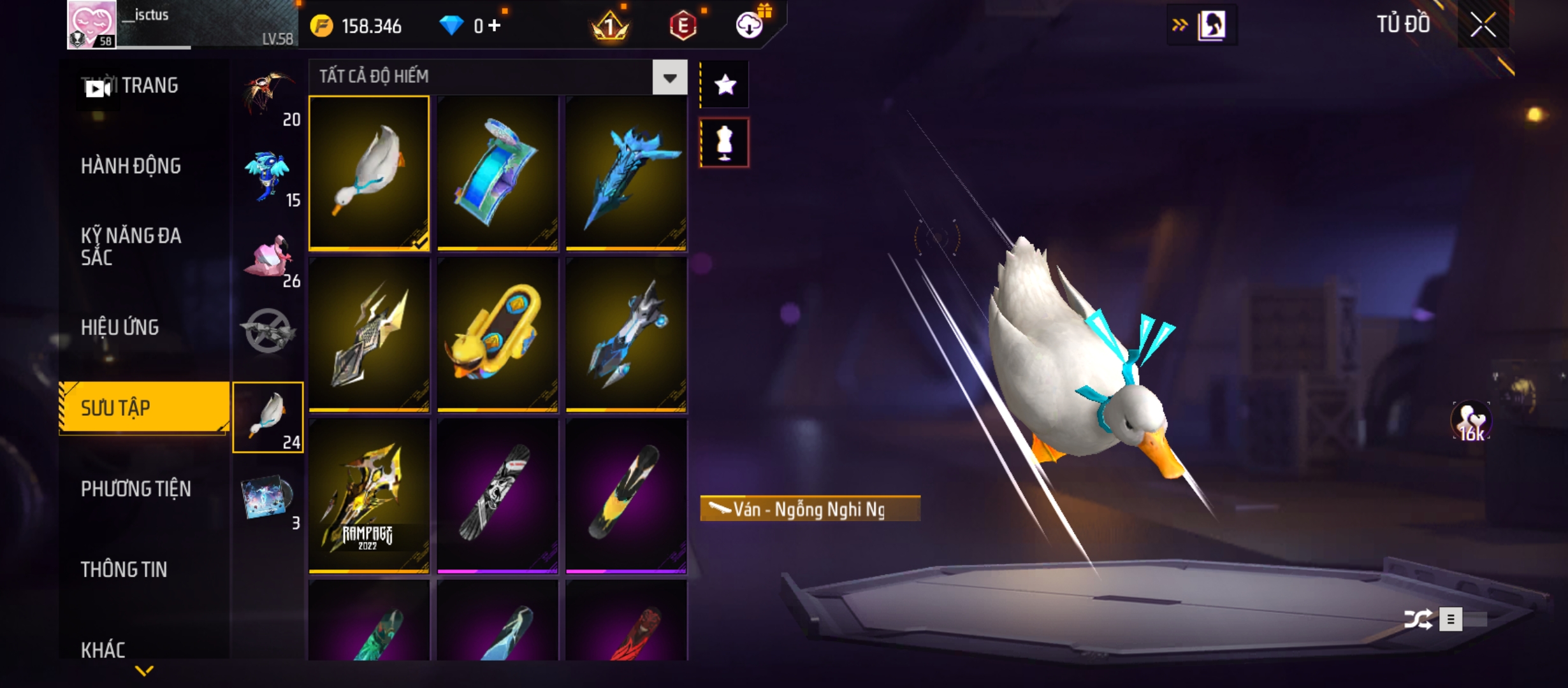1568x688 pixels.
Task: Add diamonds with the plus button
Action: tap(495, 25)
